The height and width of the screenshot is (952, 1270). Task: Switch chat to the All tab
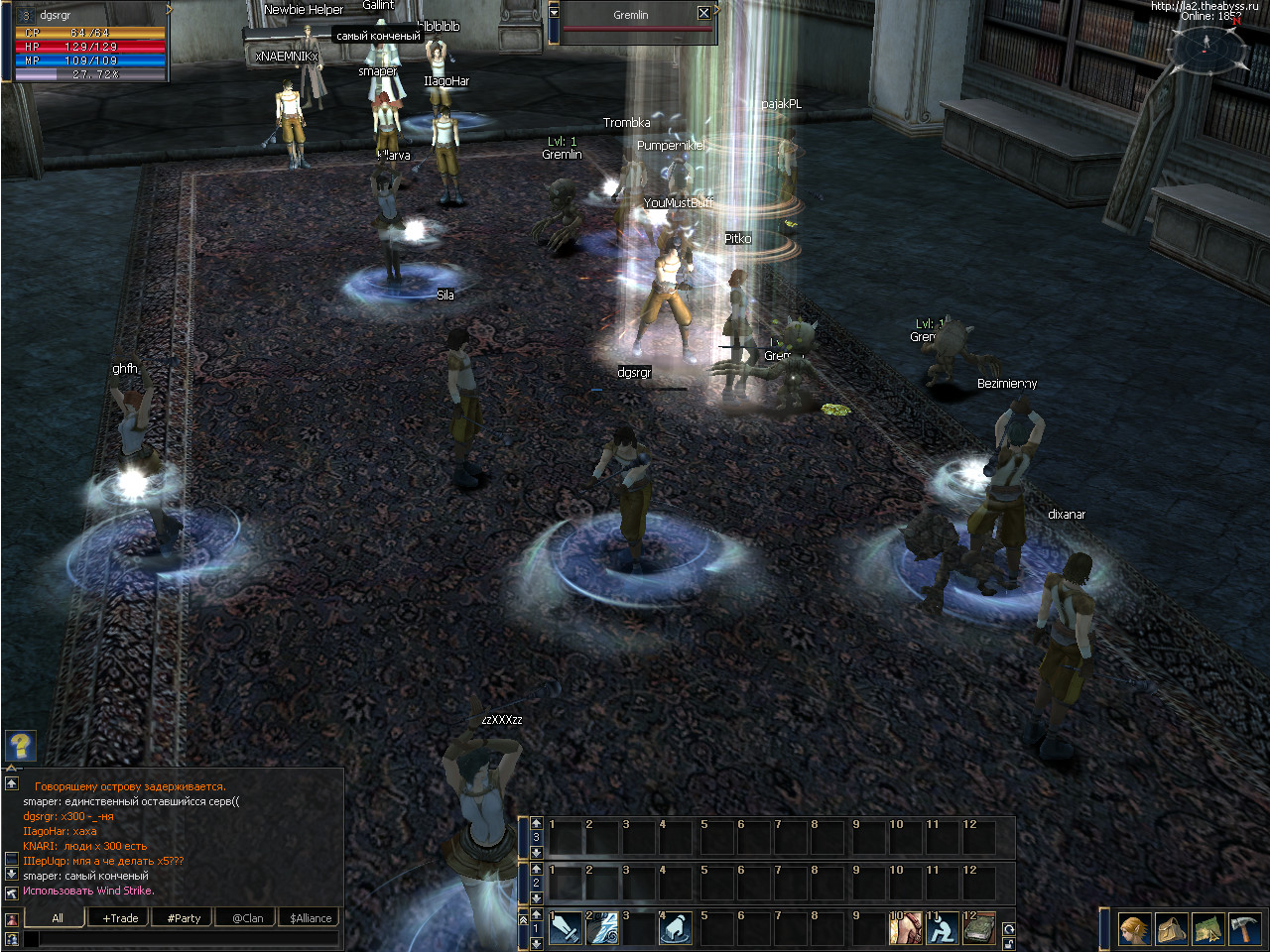tap(58, 918)
